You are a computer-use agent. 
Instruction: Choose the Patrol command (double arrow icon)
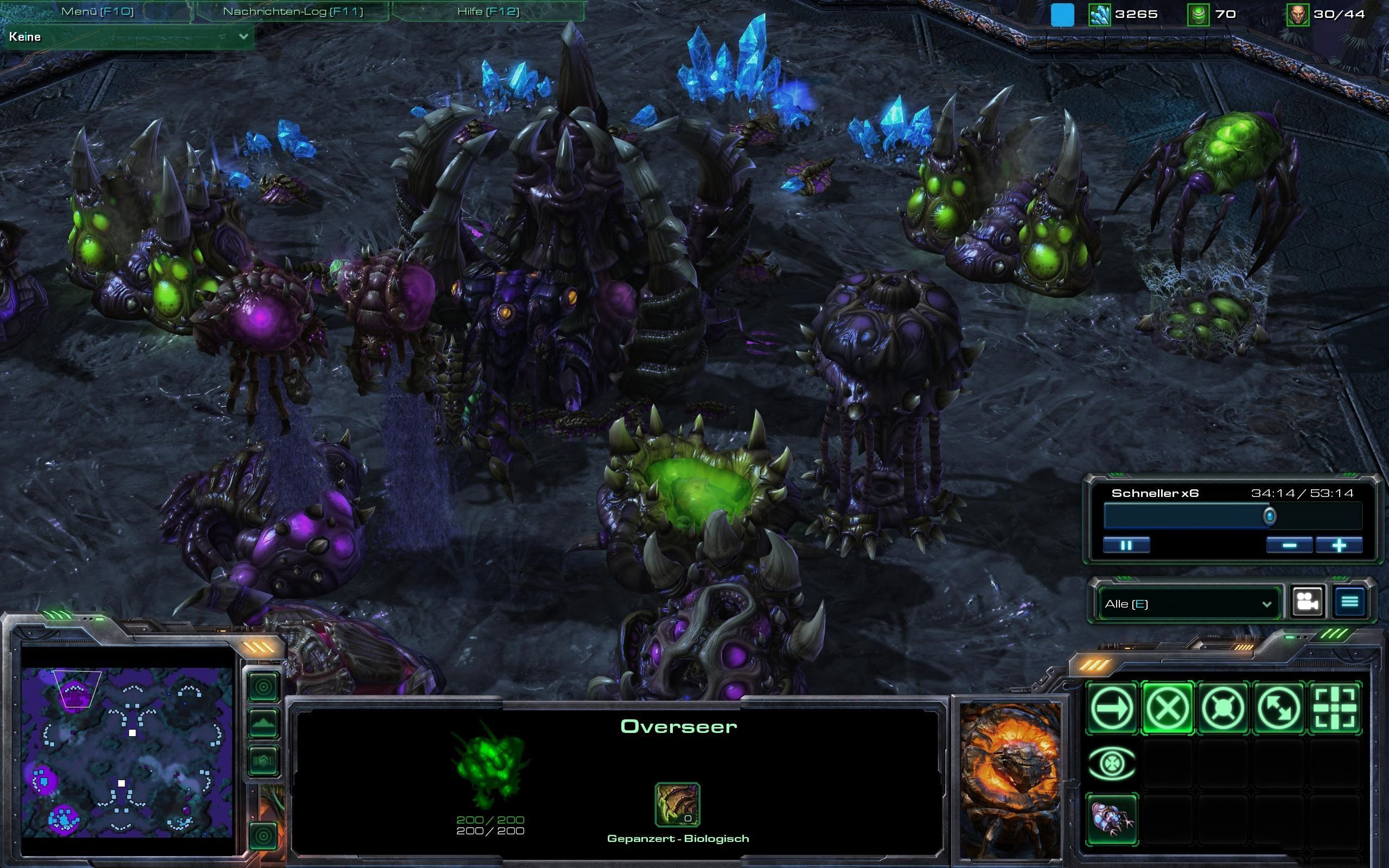(1279, 708)
